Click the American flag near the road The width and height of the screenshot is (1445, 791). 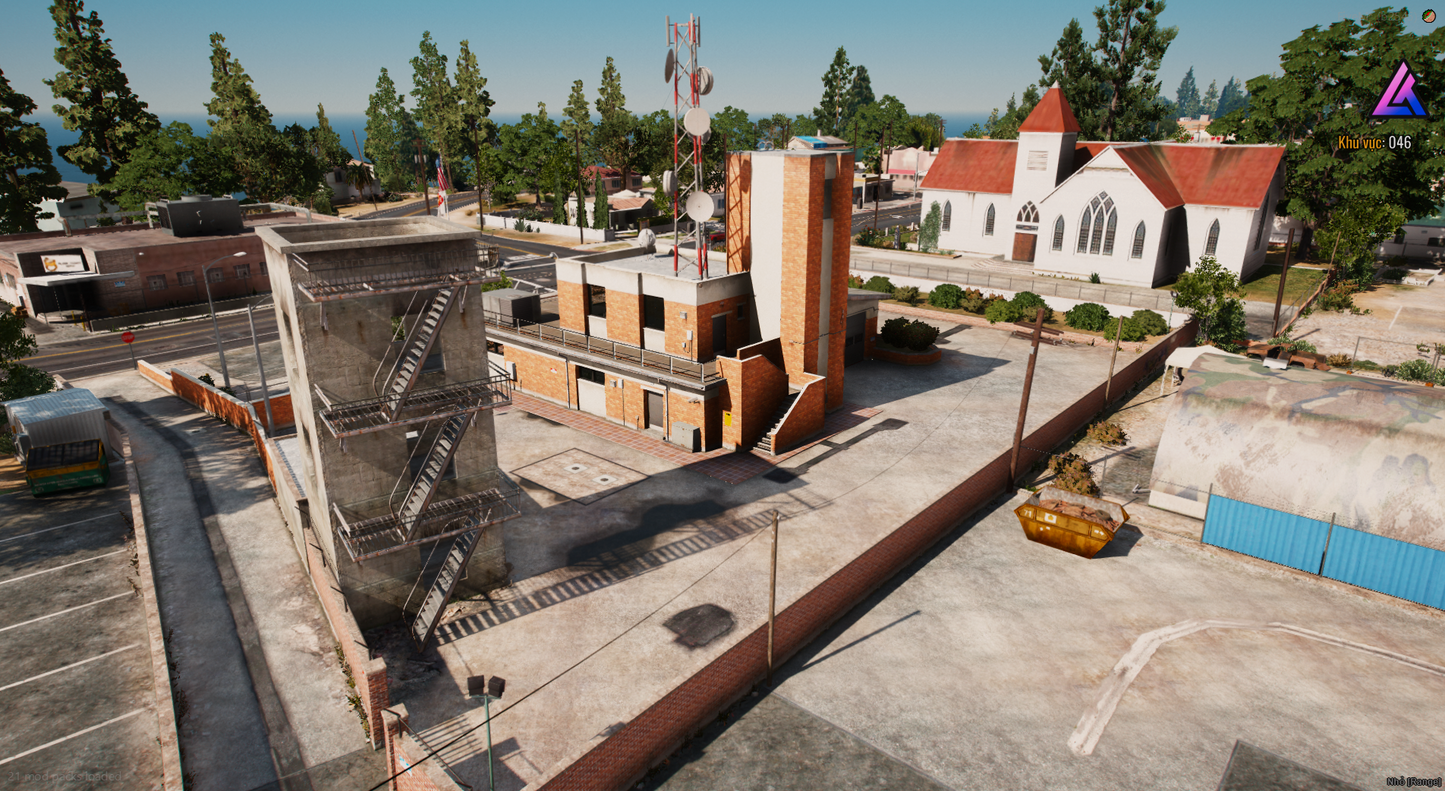point(442,172)
